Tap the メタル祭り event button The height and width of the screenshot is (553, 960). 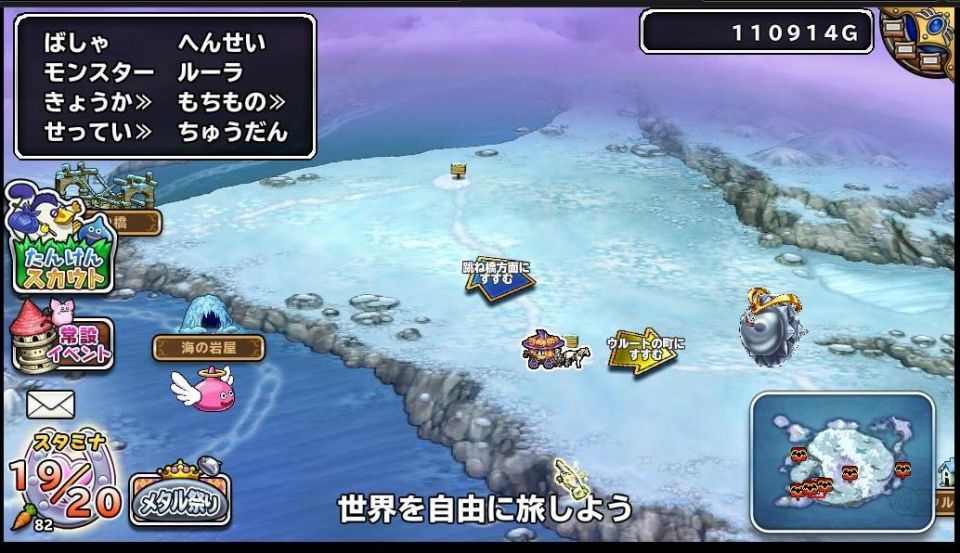point(180,495)
